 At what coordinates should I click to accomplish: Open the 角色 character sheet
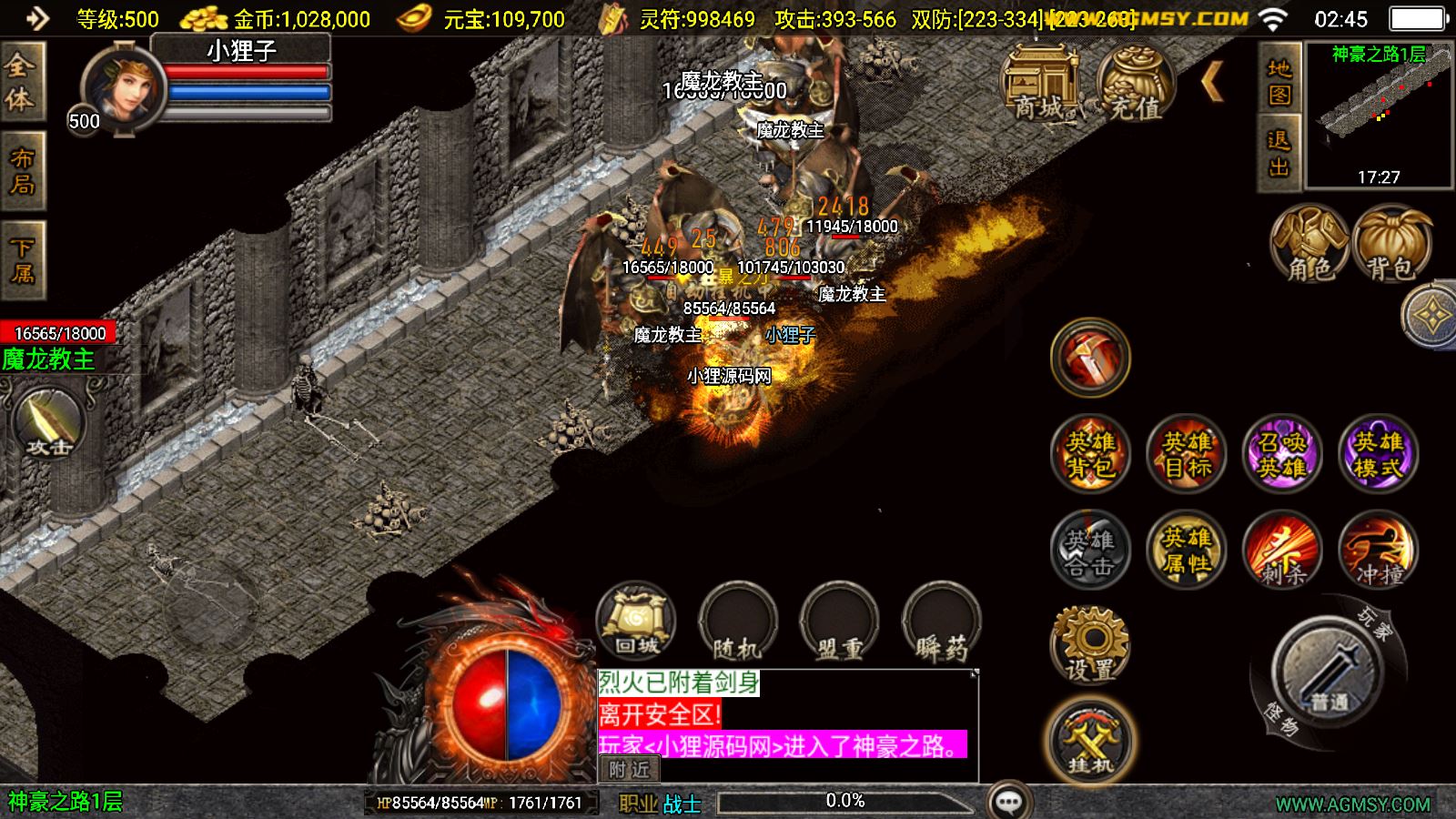[x=1309, y=244]
